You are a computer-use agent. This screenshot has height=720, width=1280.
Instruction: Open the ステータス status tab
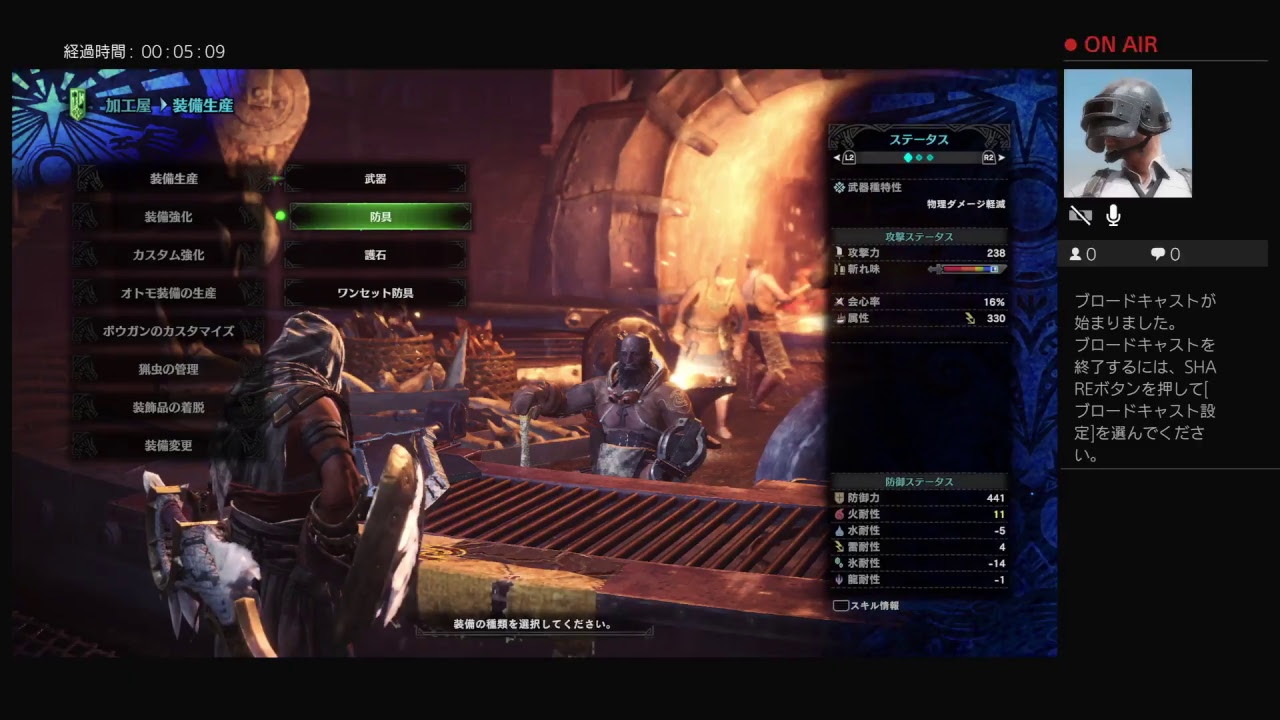pyautogui.click(x=918, y=139)
